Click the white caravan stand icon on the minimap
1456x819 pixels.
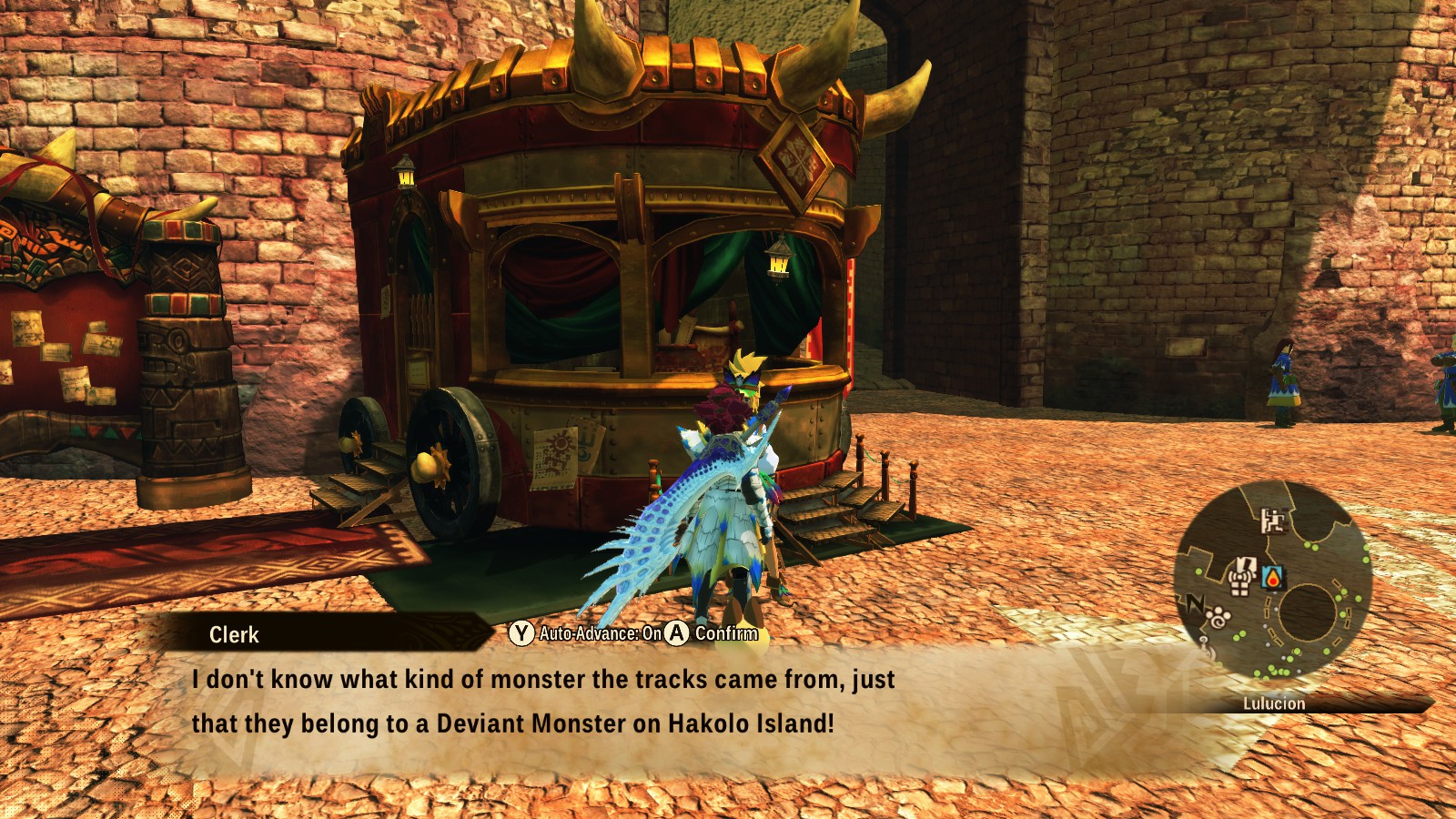(1242, 574)
